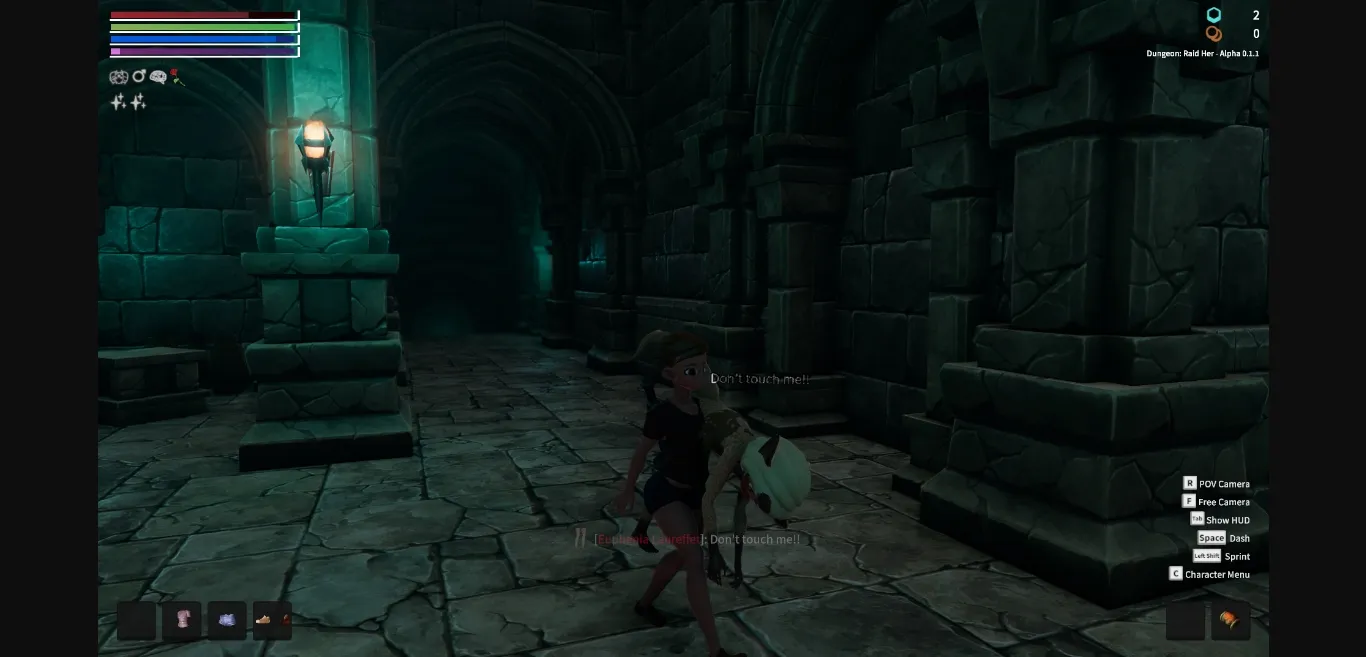The image size is (1366, 657).
Task: Select the blue shorts equipment slot
Action: pyautogui.click(x=227, y=620)
